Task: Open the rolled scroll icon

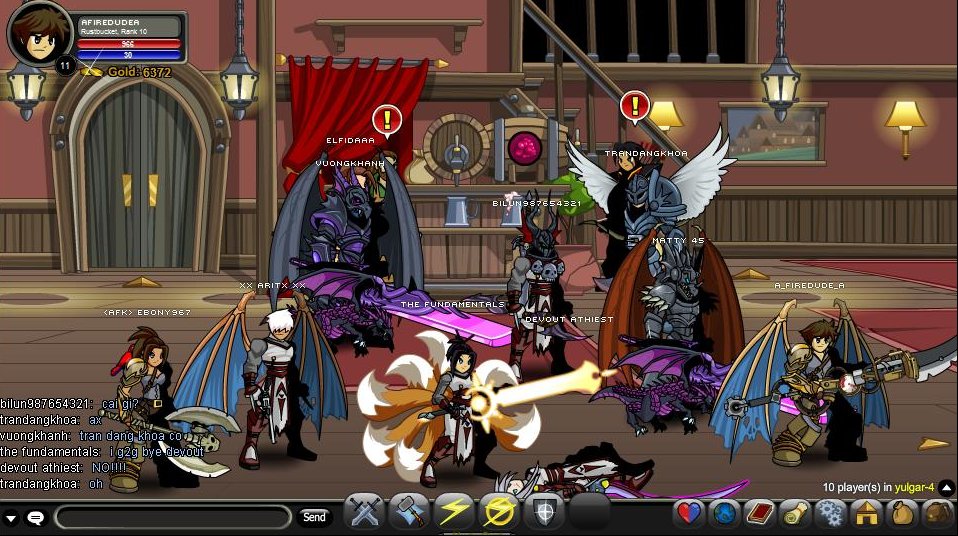Action: (795, 514)
